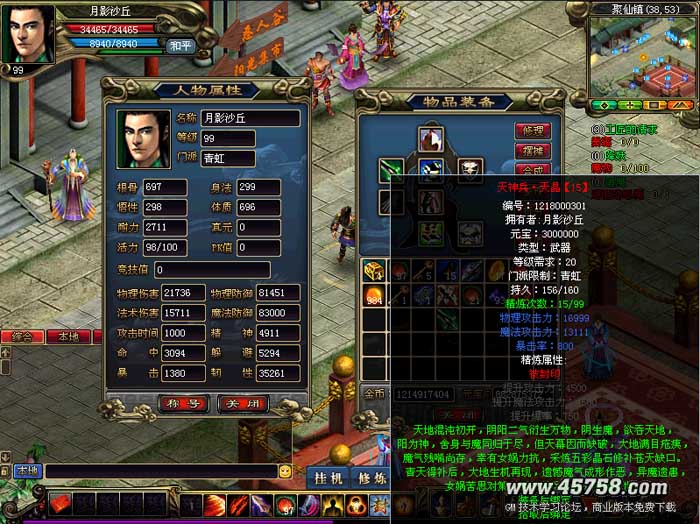
Task: Open the 修炼 cultivation button
Action: point(372,479)
